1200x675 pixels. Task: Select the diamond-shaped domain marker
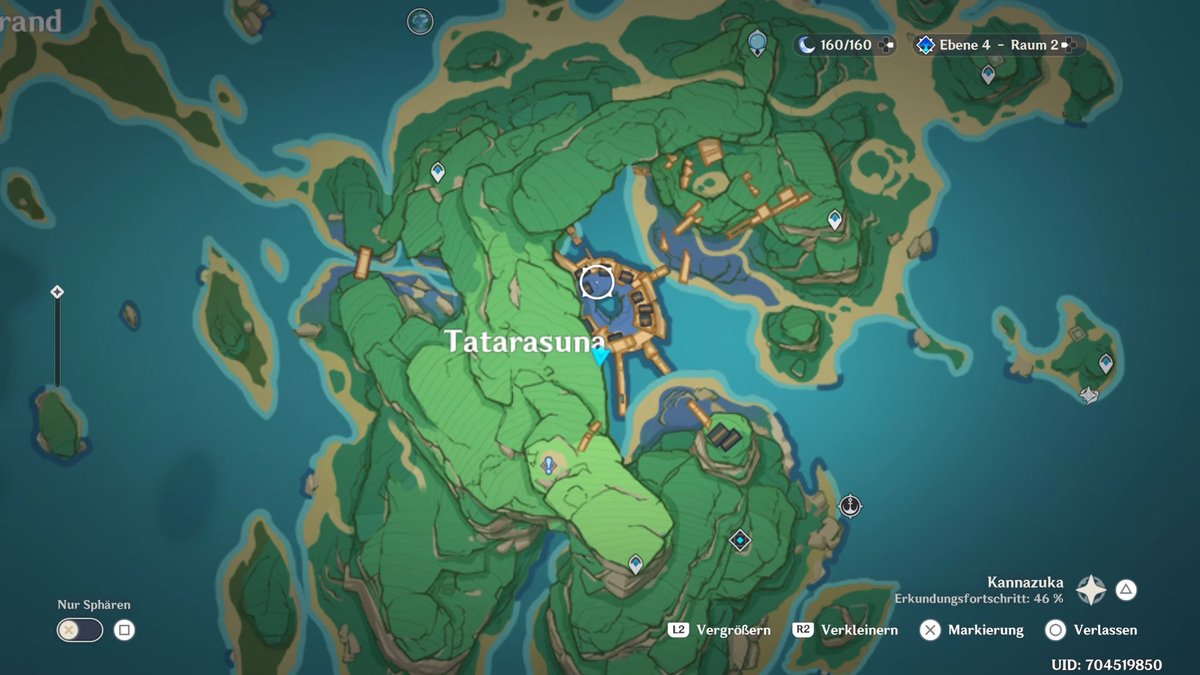coord(739,540)
